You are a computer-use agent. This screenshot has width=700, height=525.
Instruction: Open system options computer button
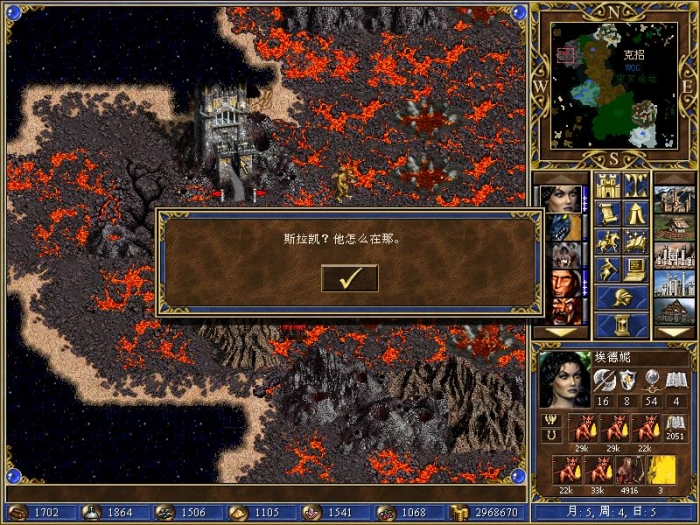click(635, 269)
